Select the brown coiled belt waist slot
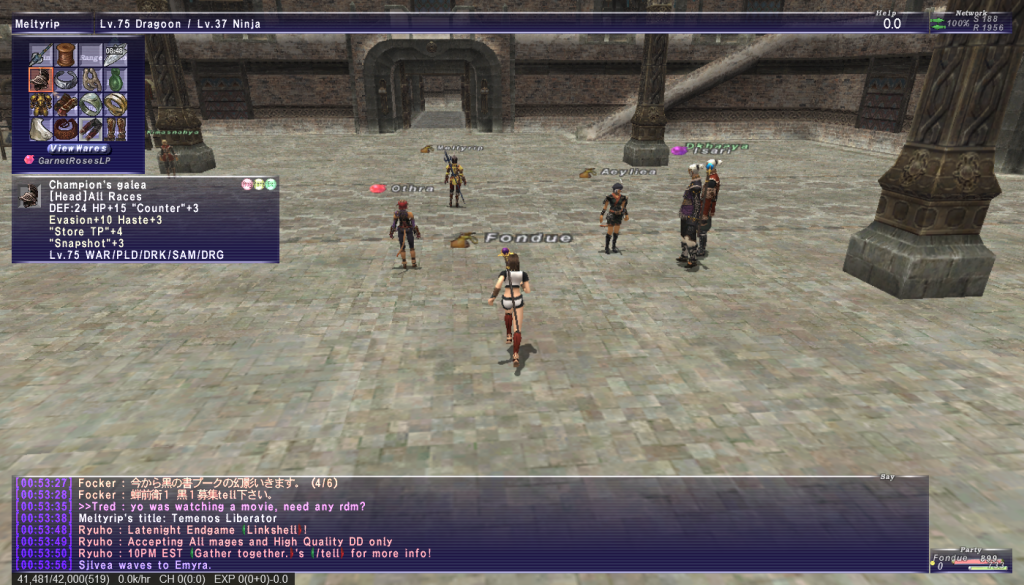 click(65, 129)
